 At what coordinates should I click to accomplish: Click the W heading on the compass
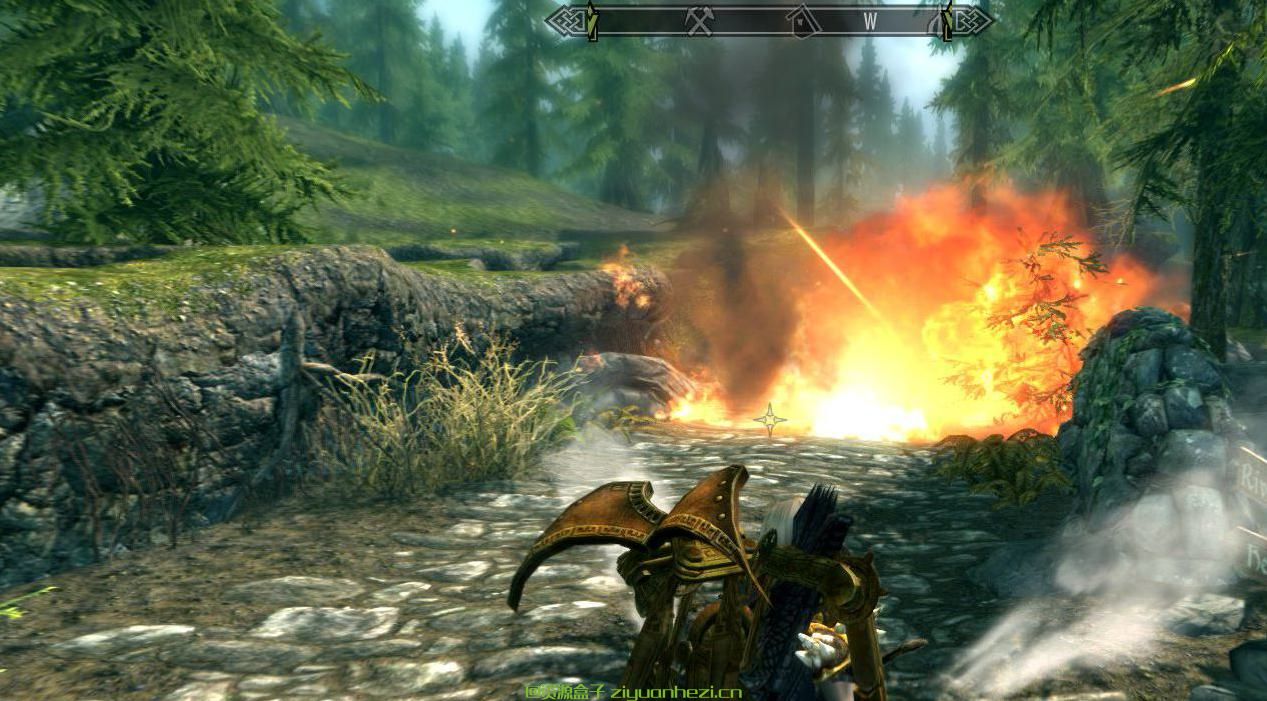(x=869, y=20)
